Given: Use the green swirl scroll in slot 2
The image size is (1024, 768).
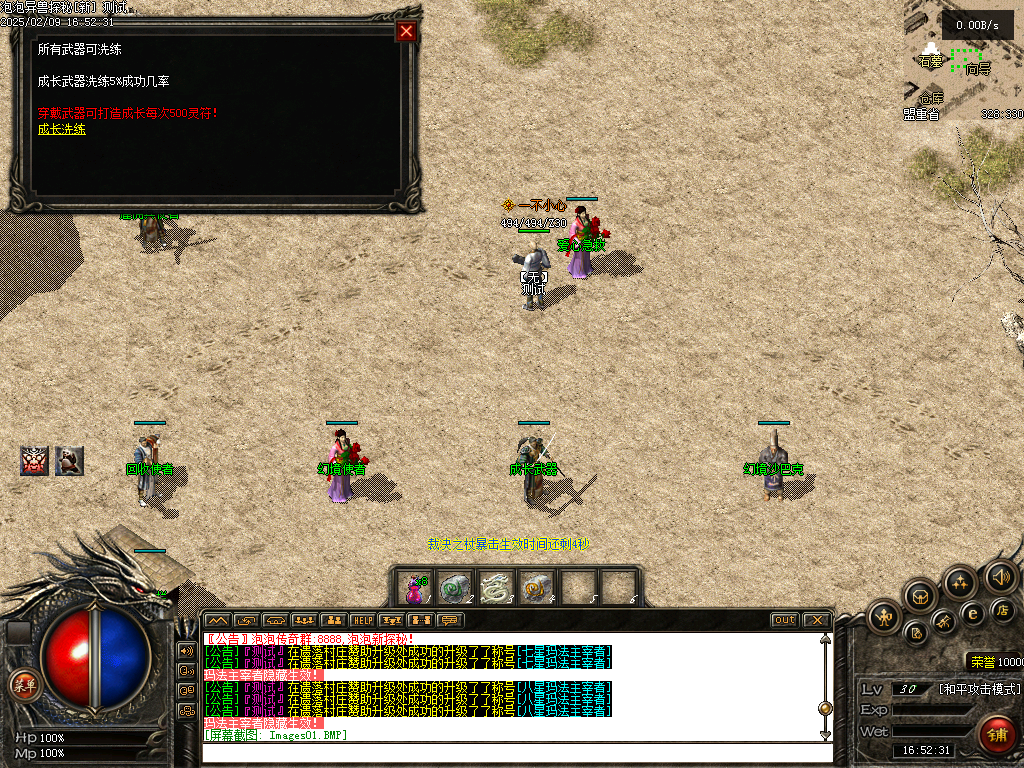Looking at the screenshot, I should click(x=456, y=588).
